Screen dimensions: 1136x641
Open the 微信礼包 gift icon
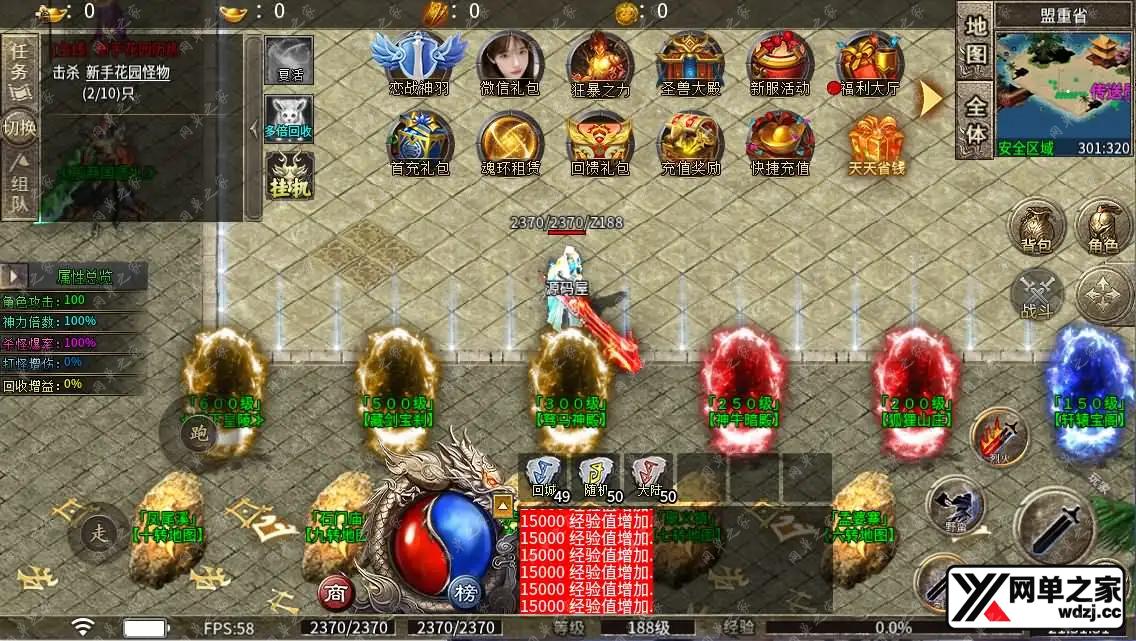509,60
